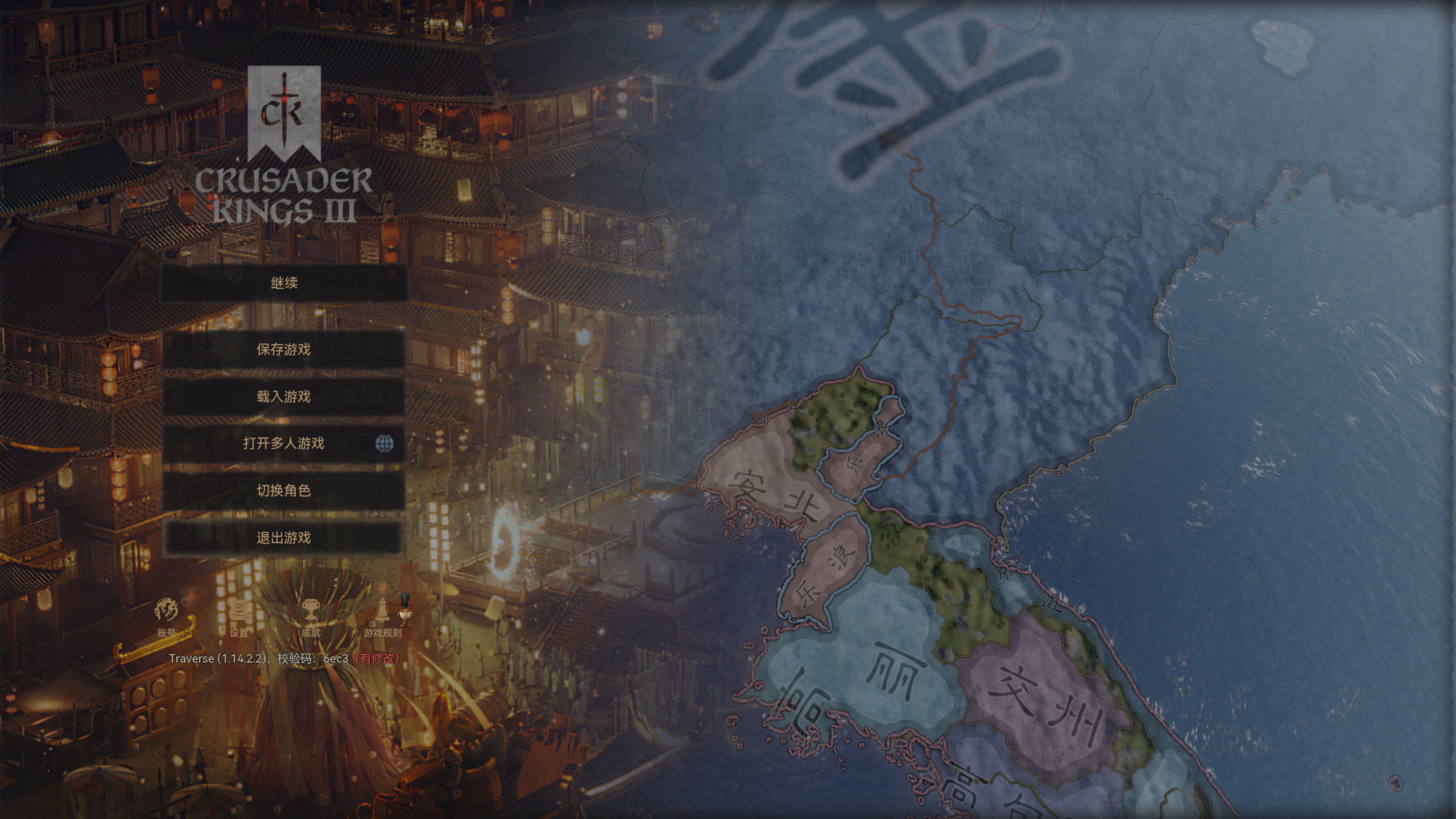The height and width of the screenshot is (819, 1456).
Task: Select 打开多人游戏 to open multiplayer
Action: coord(283,445)
